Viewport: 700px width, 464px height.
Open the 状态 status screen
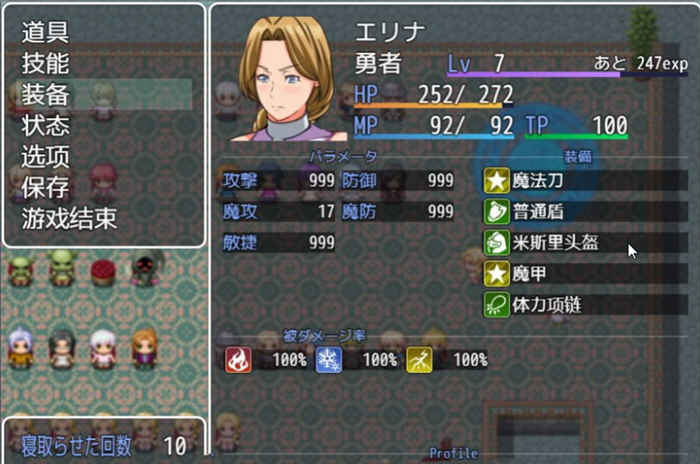[46, 125]
